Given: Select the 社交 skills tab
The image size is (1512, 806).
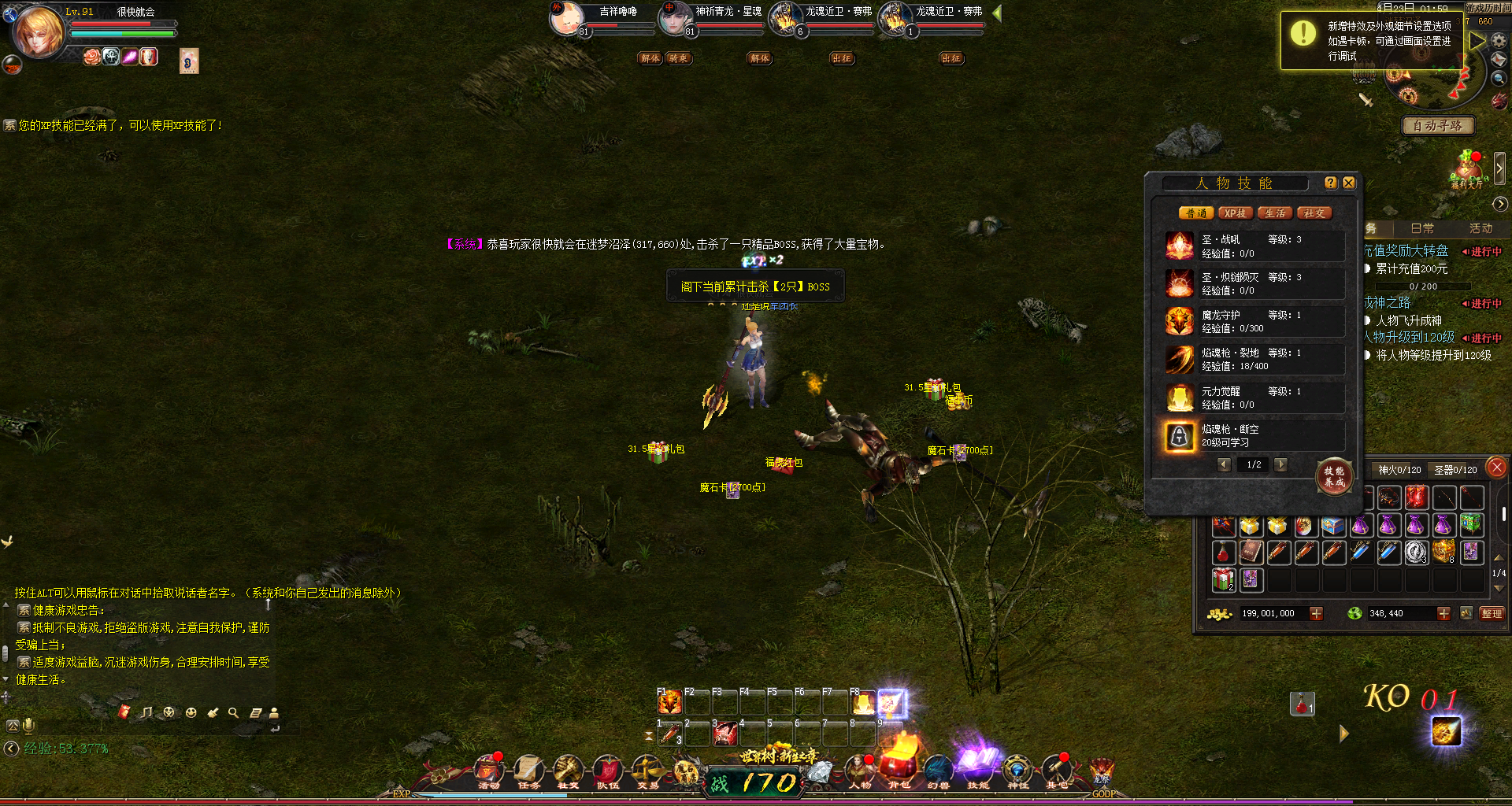Looking at the screenshot, I should tap(1314, 213).
